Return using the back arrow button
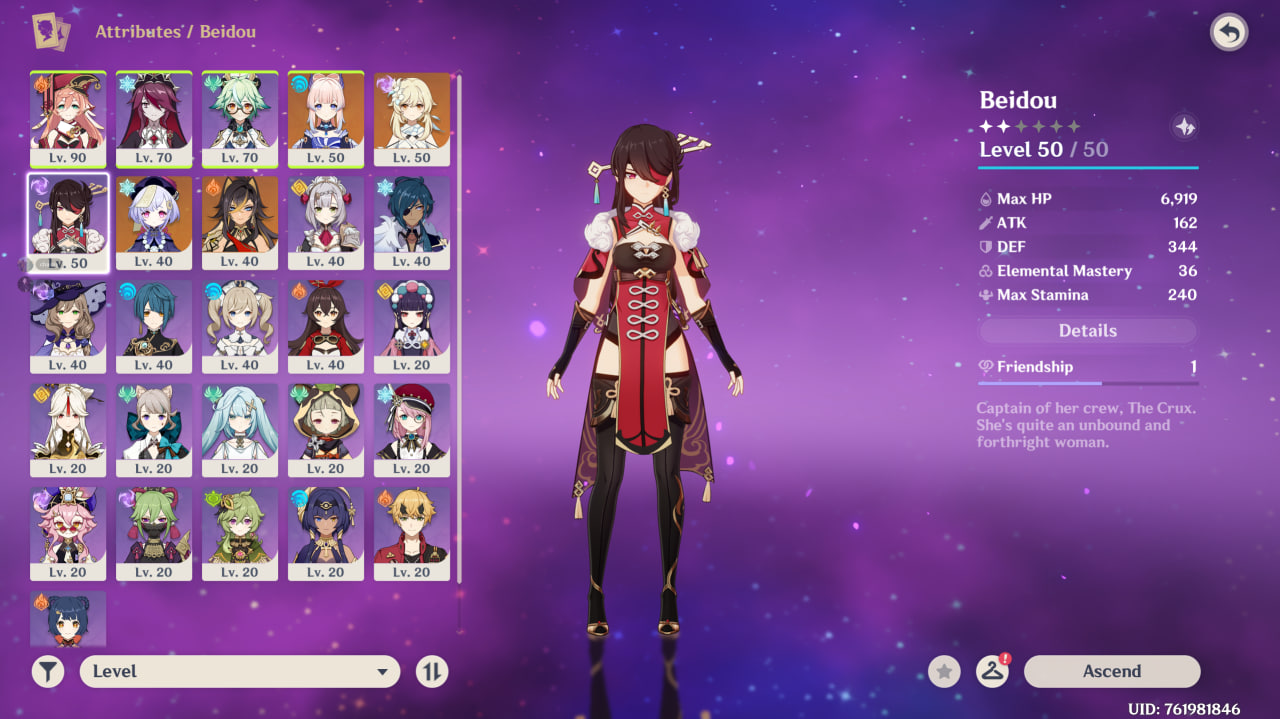Viewport: 1280px width, 719px height. point(1229,33)
